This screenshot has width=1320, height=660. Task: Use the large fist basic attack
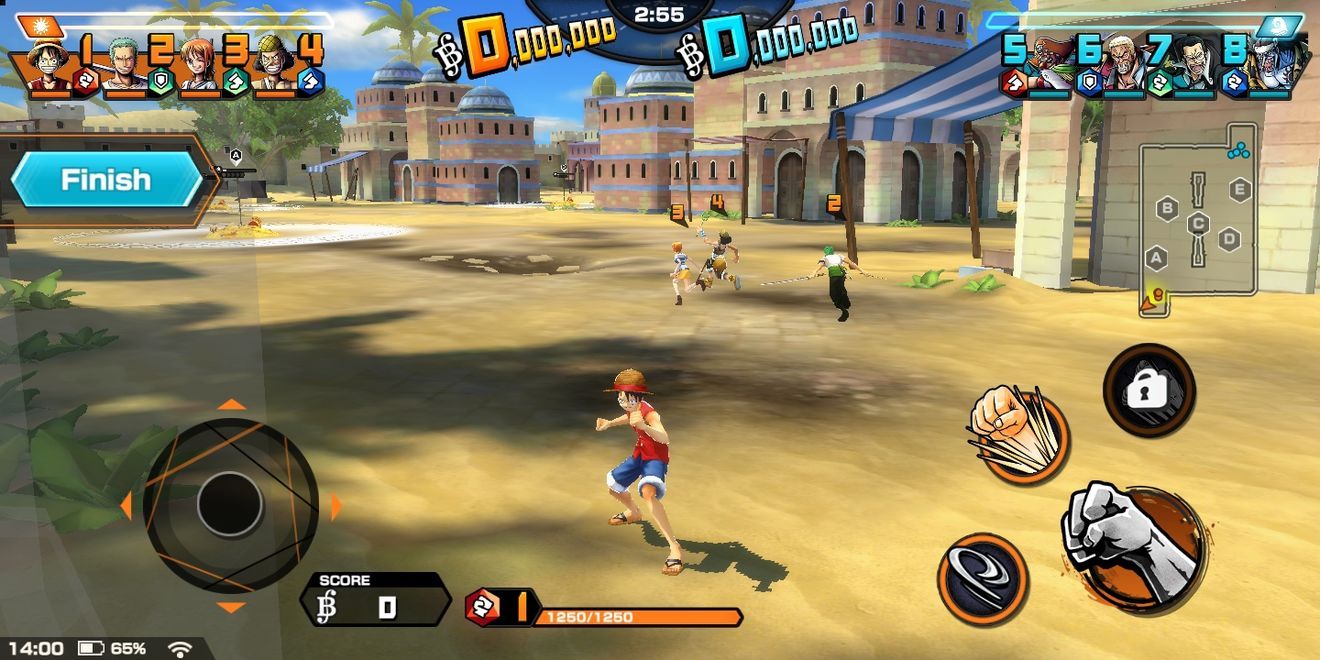(1131, 543)
